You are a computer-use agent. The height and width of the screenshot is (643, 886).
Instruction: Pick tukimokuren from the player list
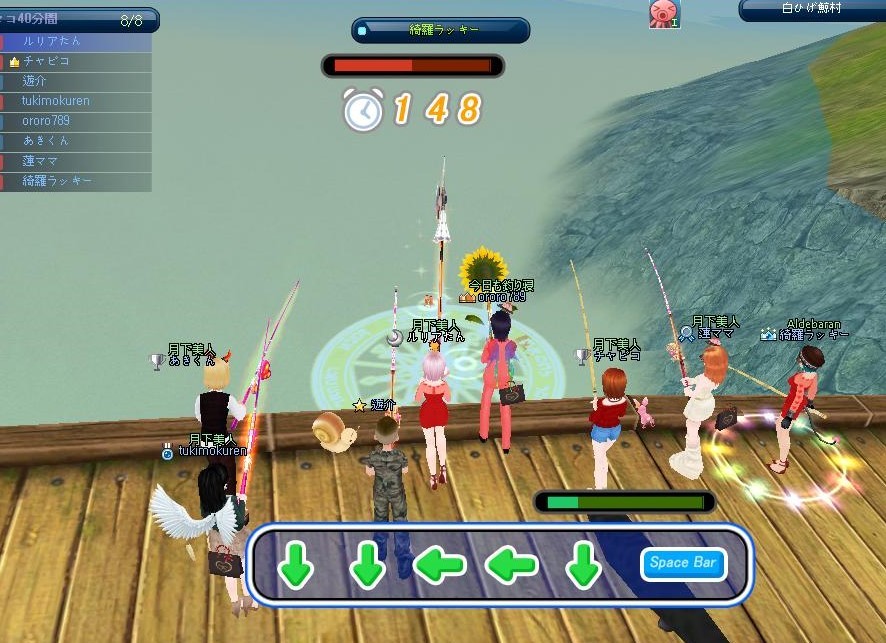click(x=76, y=101)
